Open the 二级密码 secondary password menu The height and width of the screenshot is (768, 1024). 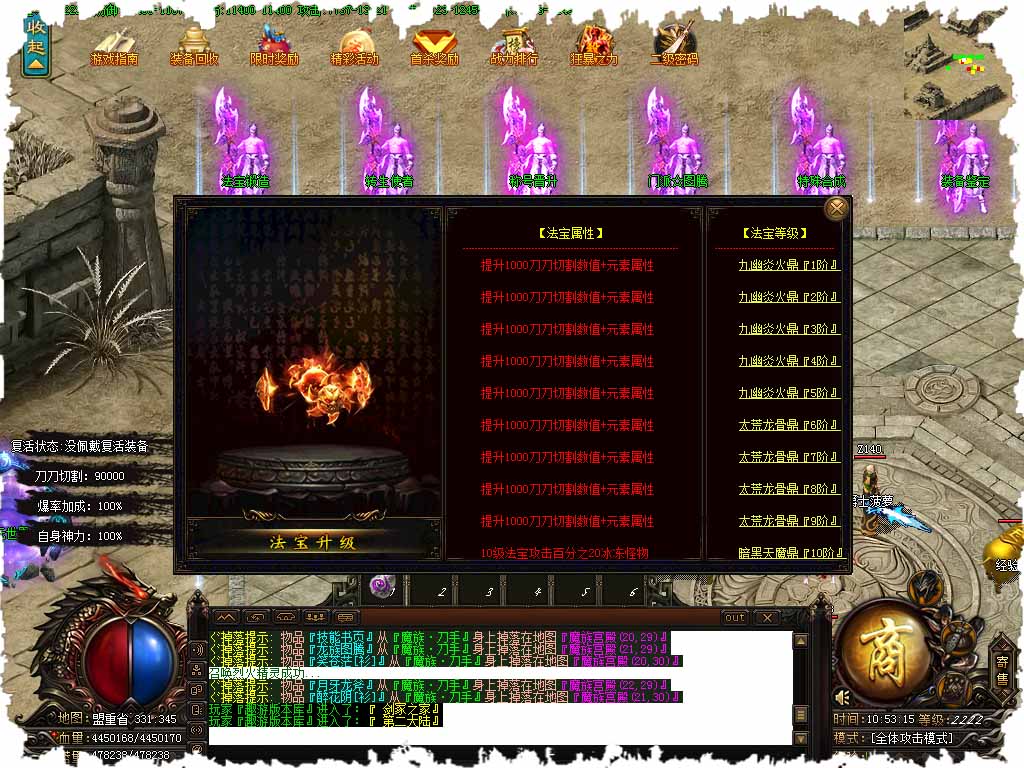(x=674, y=45)
